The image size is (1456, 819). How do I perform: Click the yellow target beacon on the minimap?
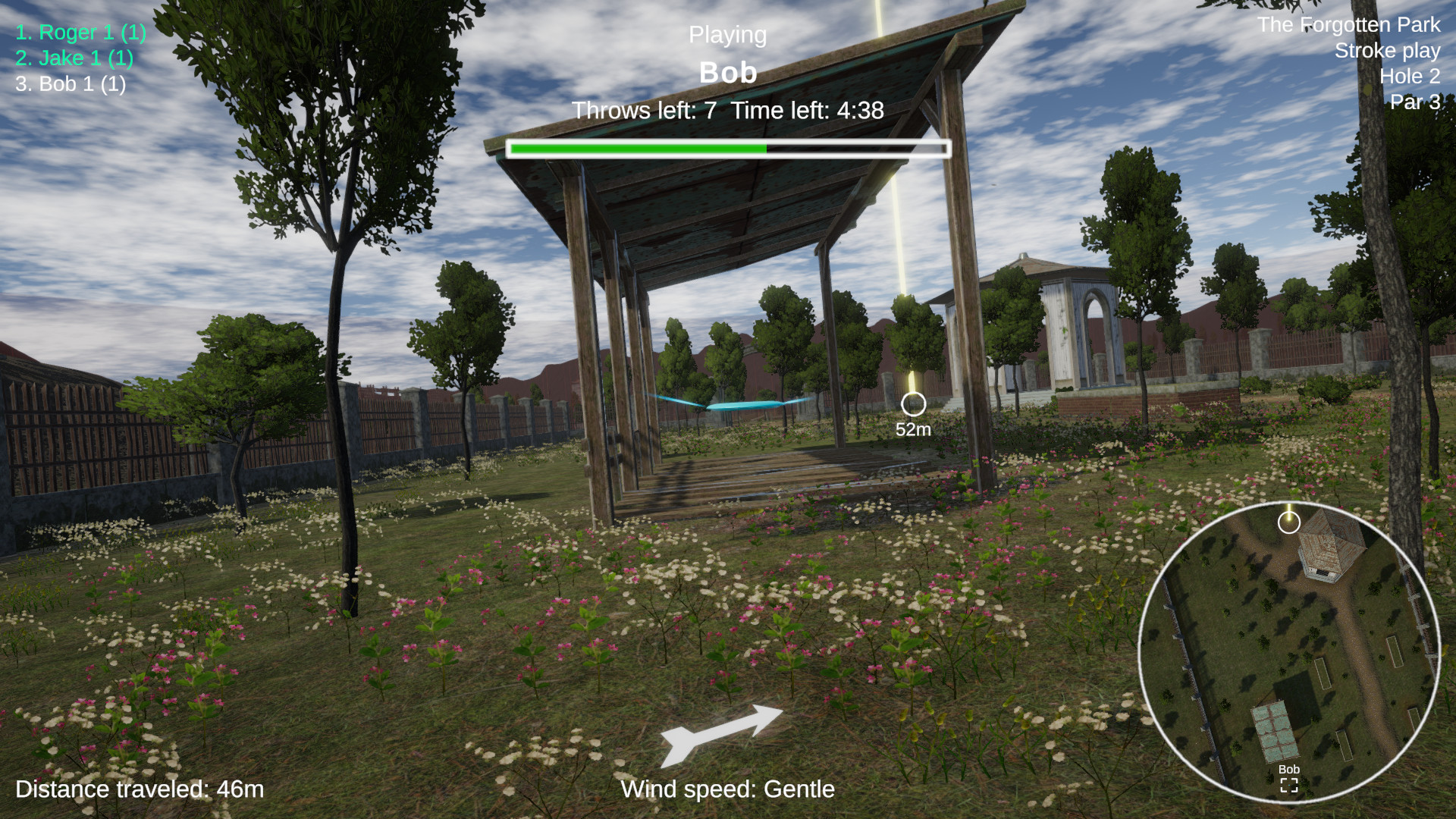[1289, 522]
